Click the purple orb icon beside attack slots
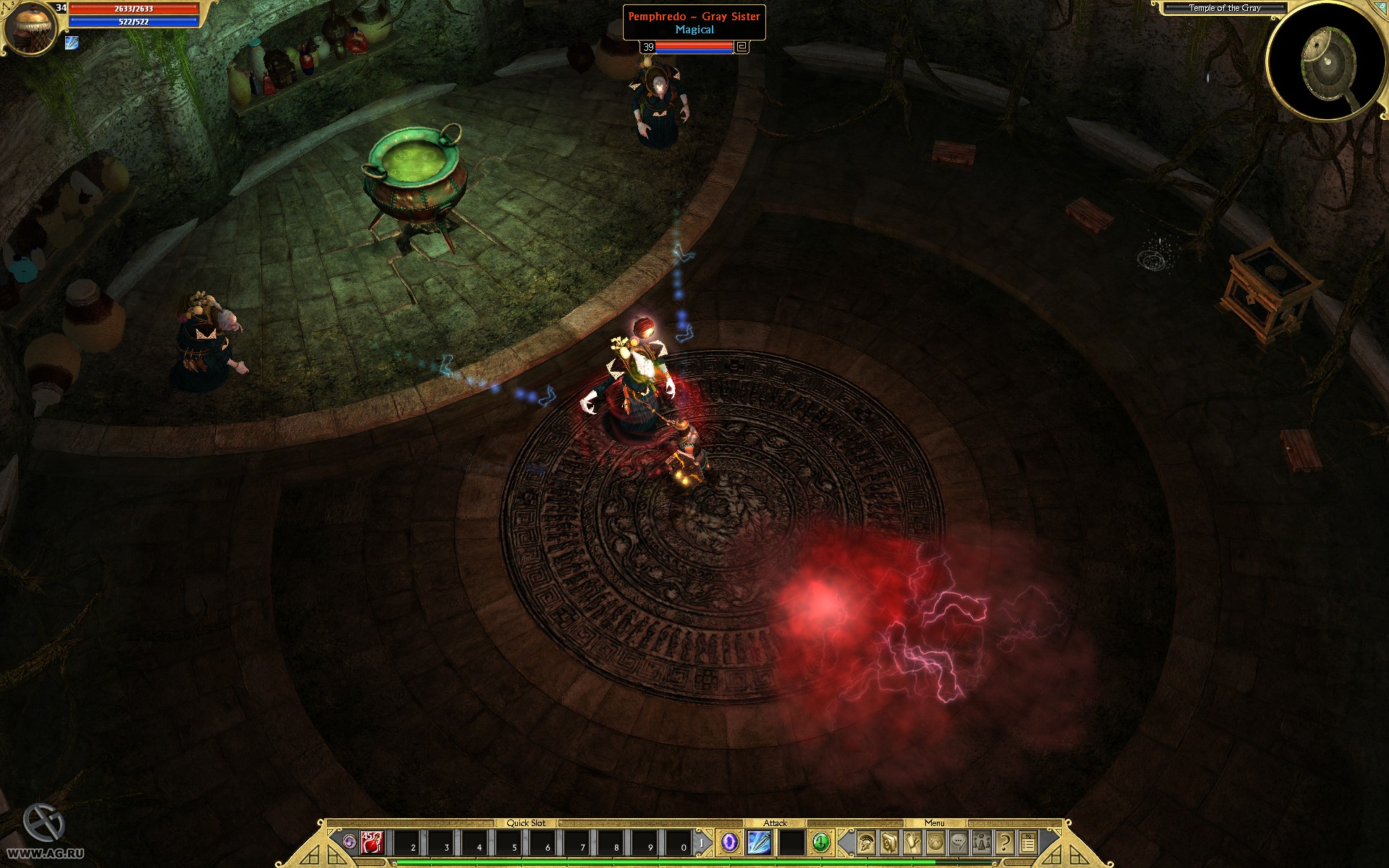This screenshot has height=868, width=1389. pyautogui.click(x=729, y=842)
